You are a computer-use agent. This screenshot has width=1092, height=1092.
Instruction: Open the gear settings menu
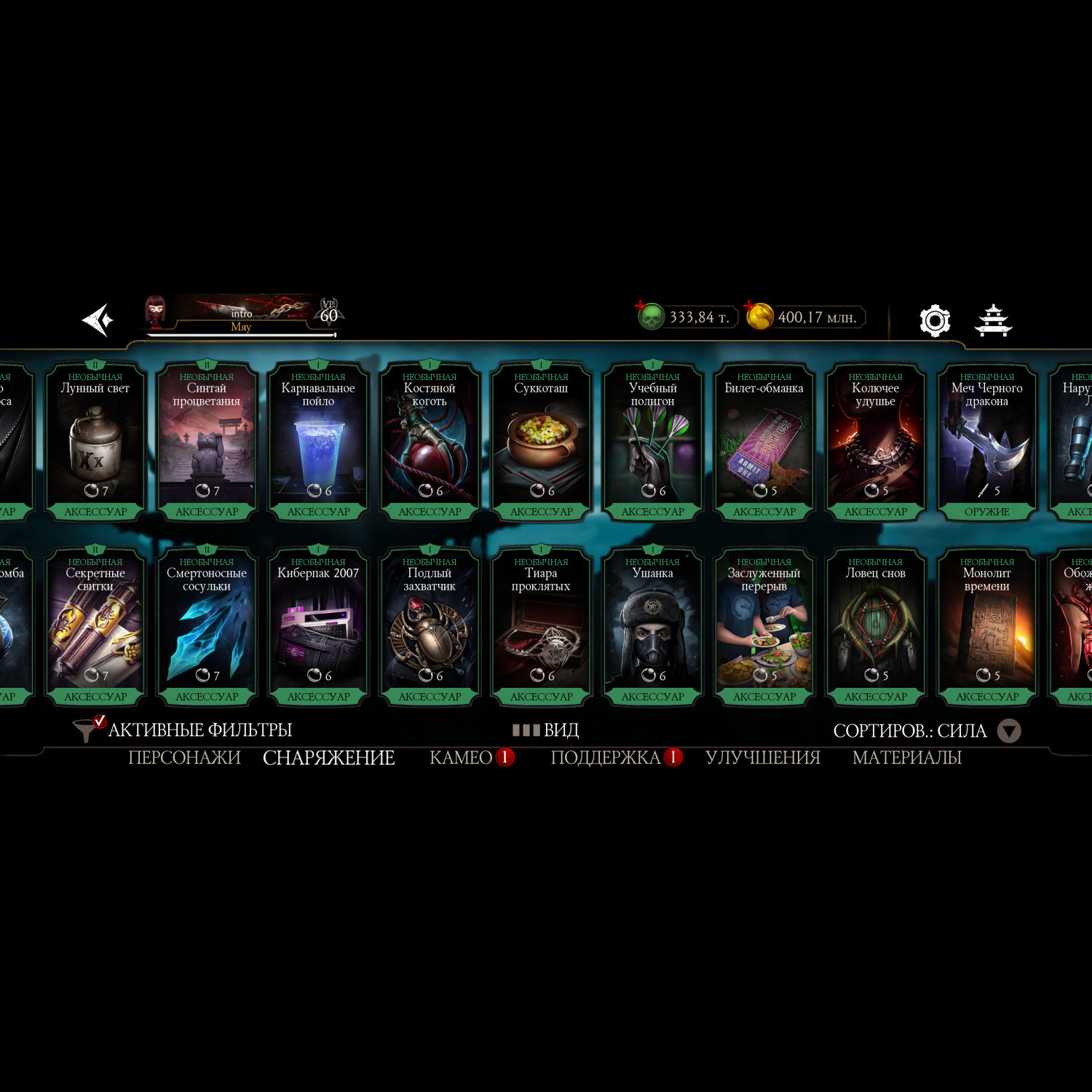pyautogui.click(x=935, y=320)
